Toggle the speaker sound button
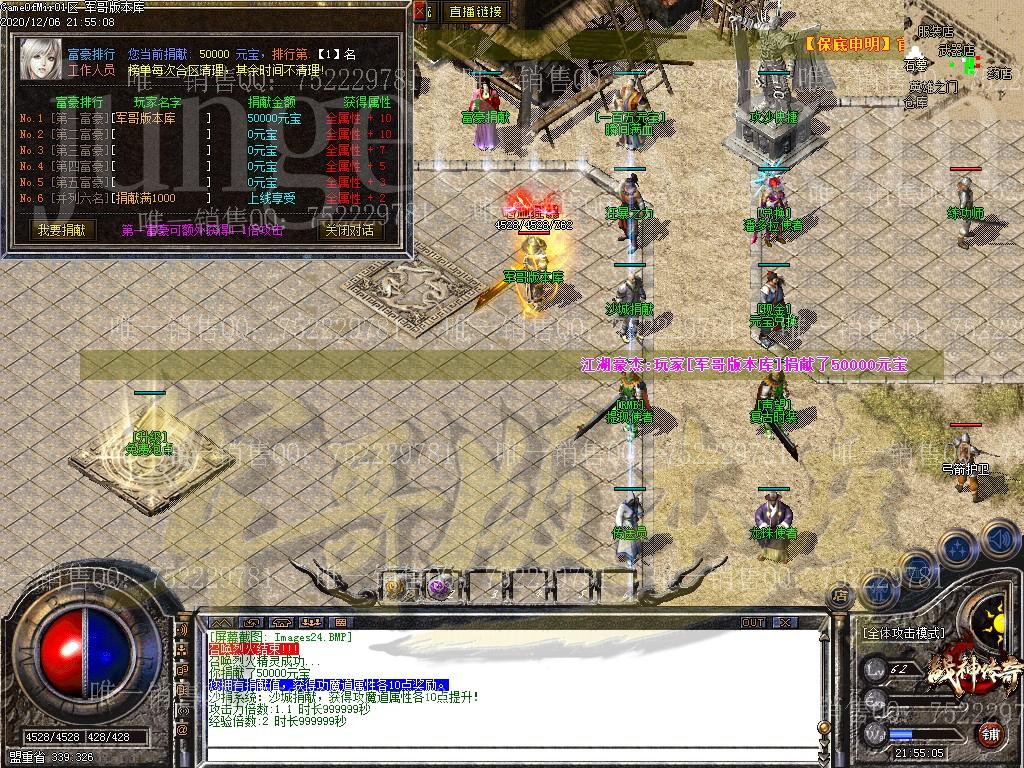Screen dimensions: 1024x768 [x=998, y=541]
